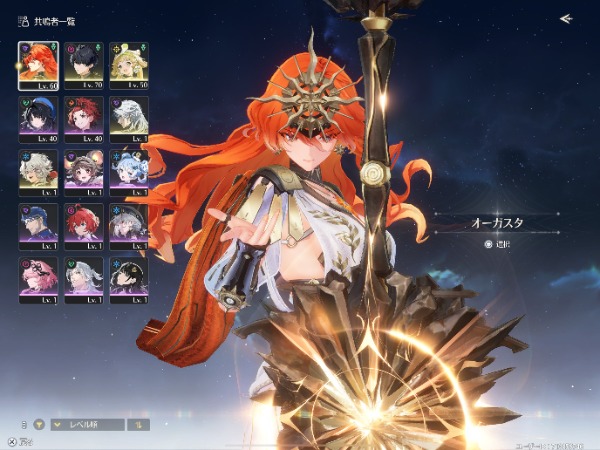Pick the pink-haired Lv. 1 character portrait
Screen dimensions: 600x450
coord(38,278)
